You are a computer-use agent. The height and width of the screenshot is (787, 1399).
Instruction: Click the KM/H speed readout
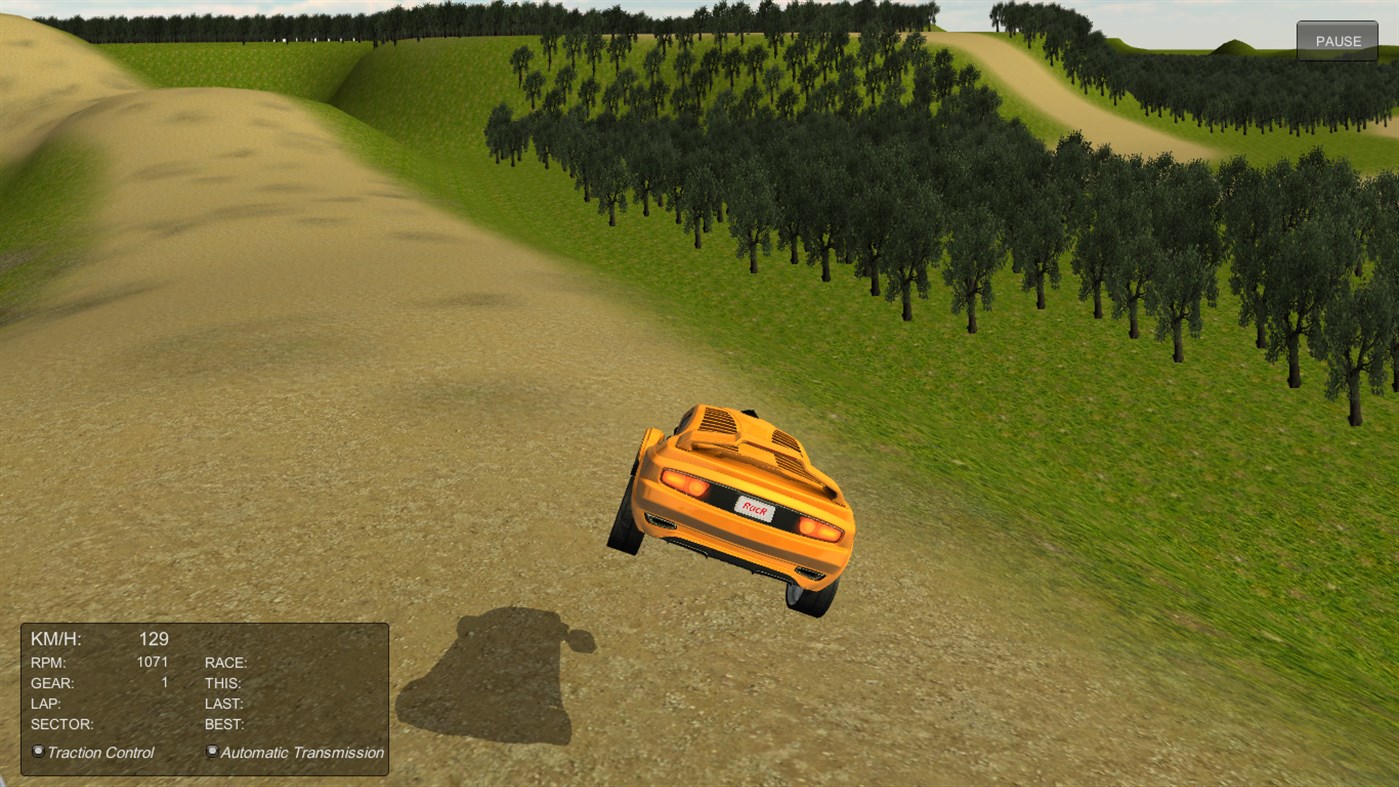(x=57, y=638)
